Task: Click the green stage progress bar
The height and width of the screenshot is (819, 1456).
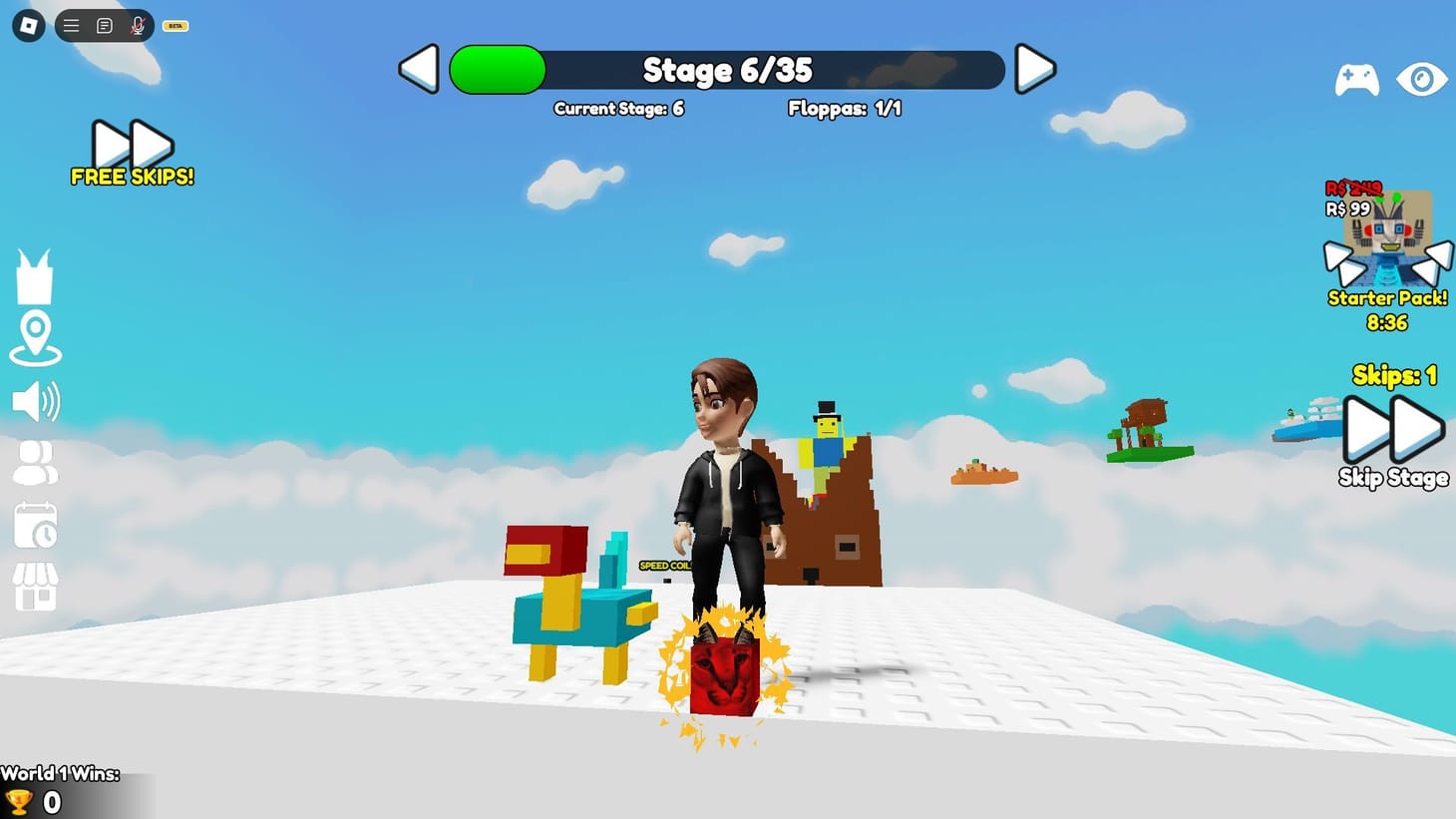Action: pos(496,69)
